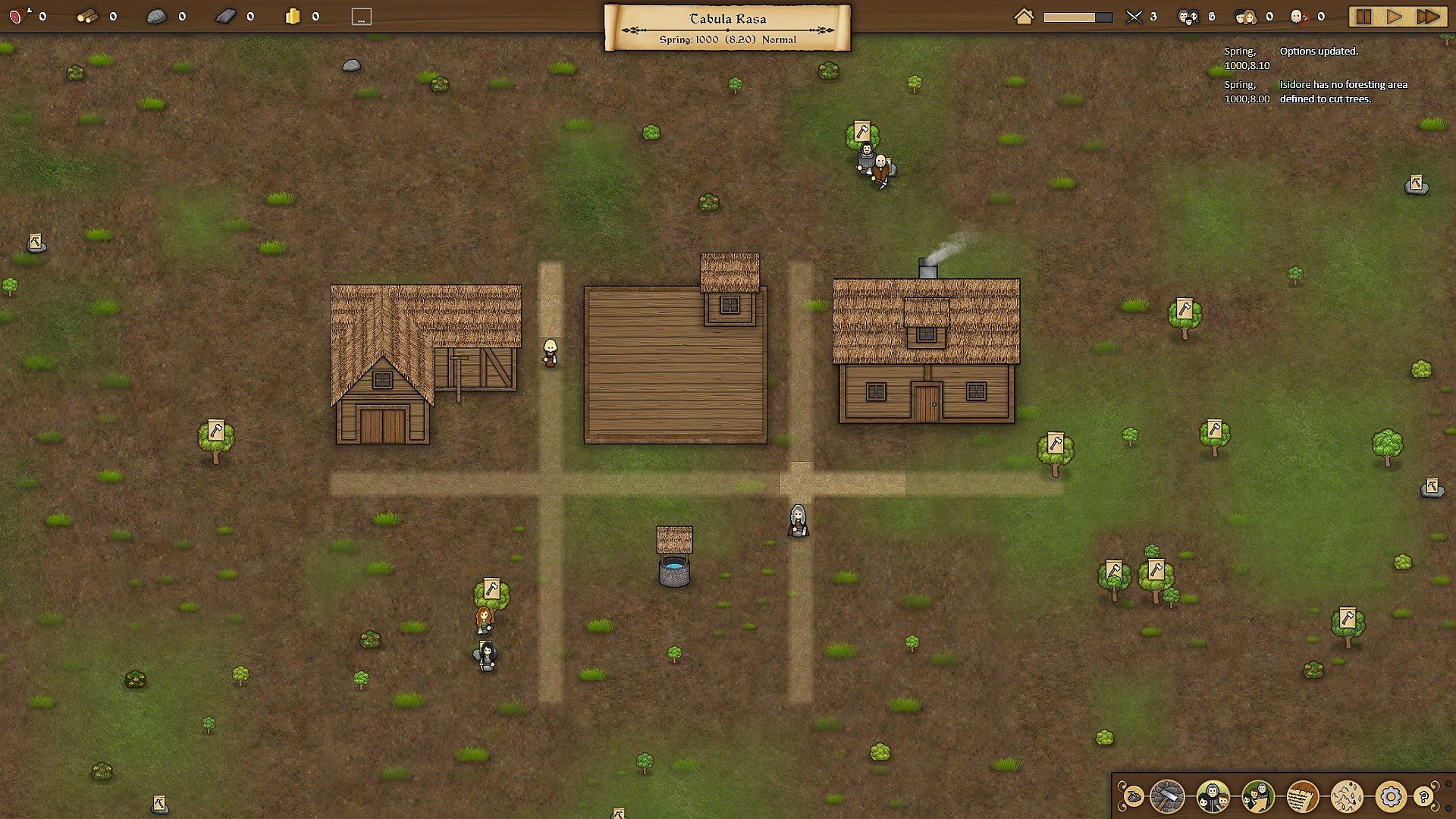Expand the resources list ellipsis box
The height and width of the screenshot is (819, 1456).
pyautogui.click(x=362, y=17)
